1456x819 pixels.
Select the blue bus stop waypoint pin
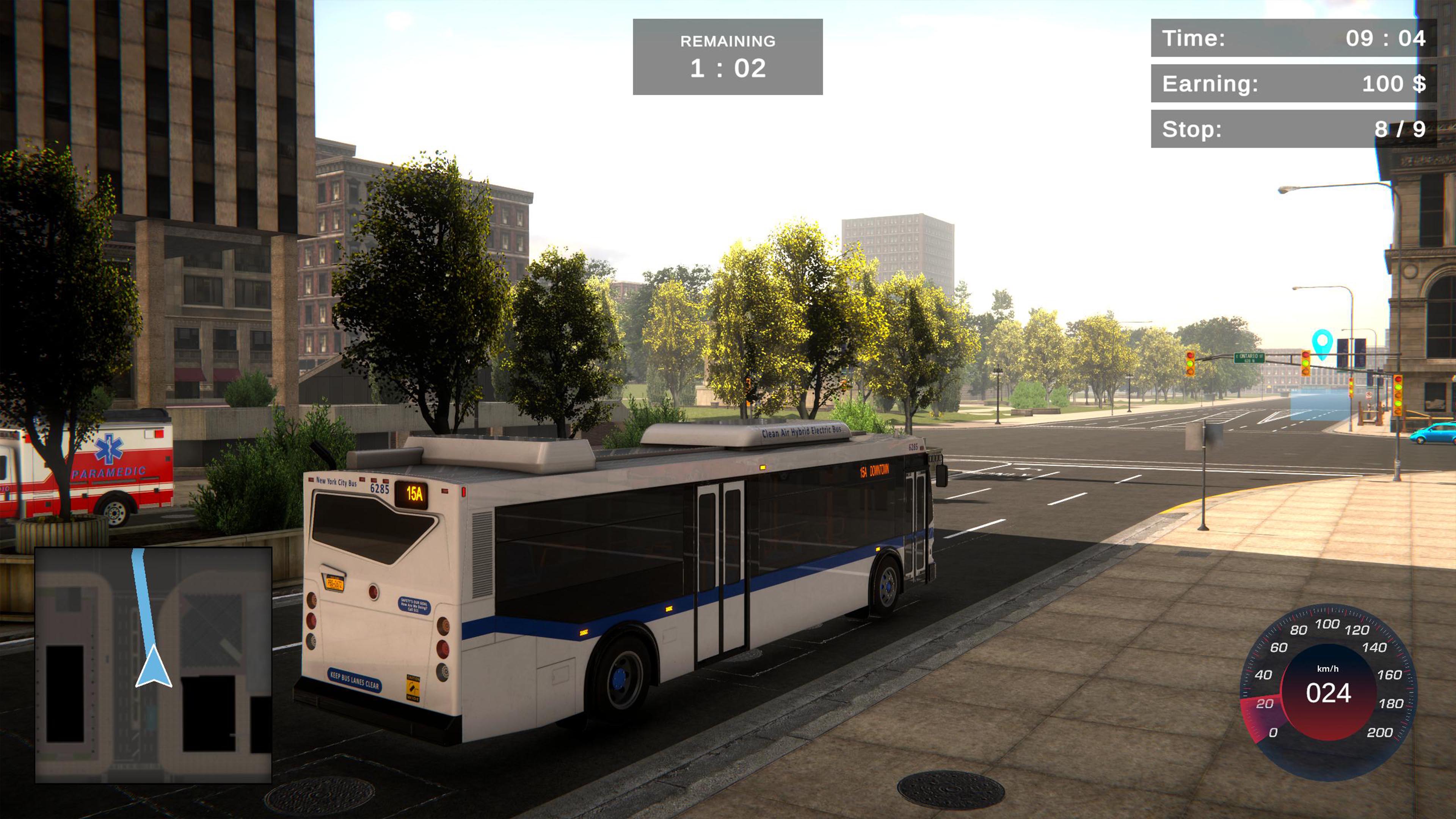[x=1321, y=342]
